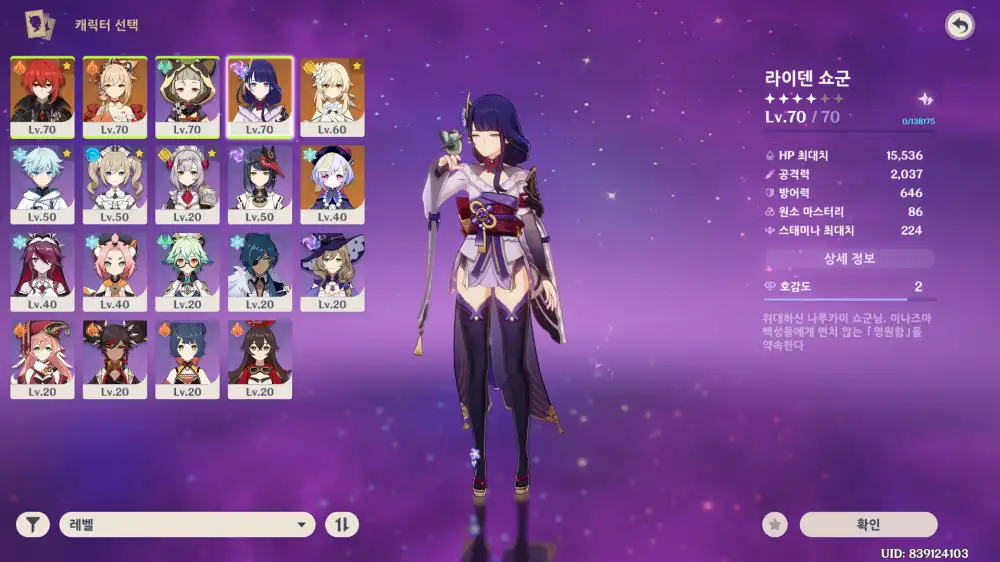Choose the Yoimiya character card
1000x562 pixels.
click(115, 97)
